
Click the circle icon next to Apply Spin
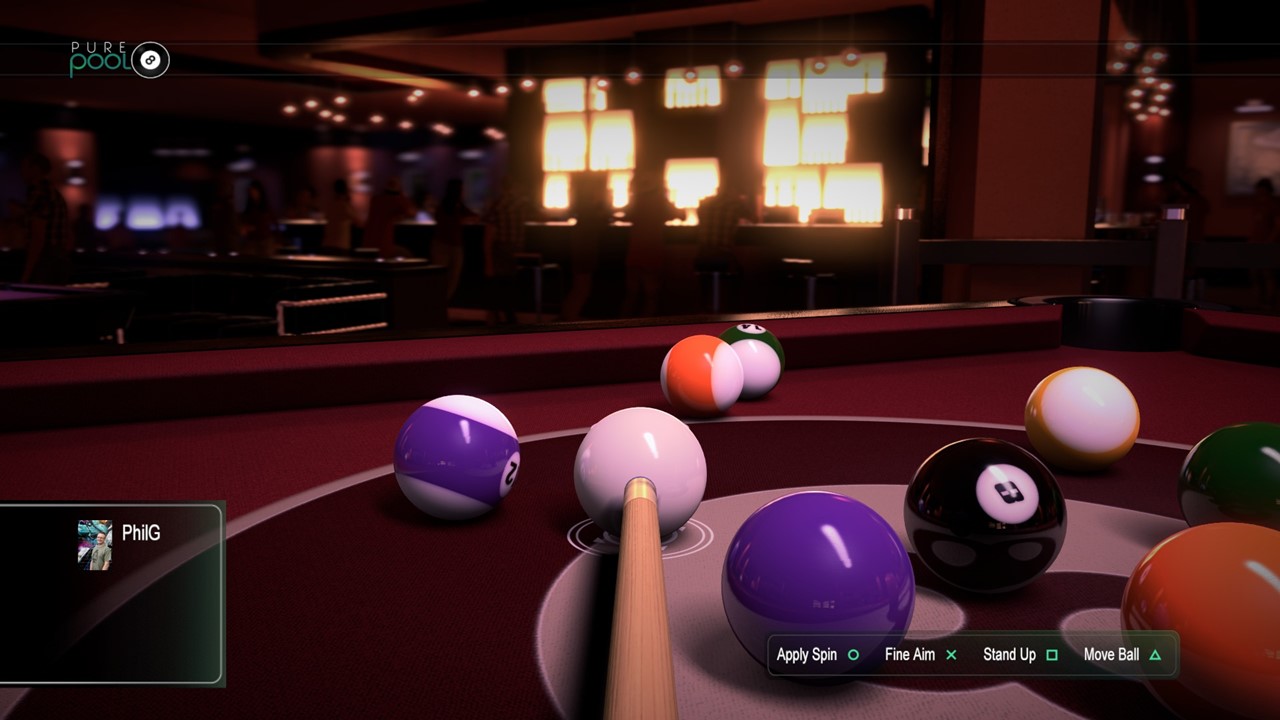[x=852, y=655]
